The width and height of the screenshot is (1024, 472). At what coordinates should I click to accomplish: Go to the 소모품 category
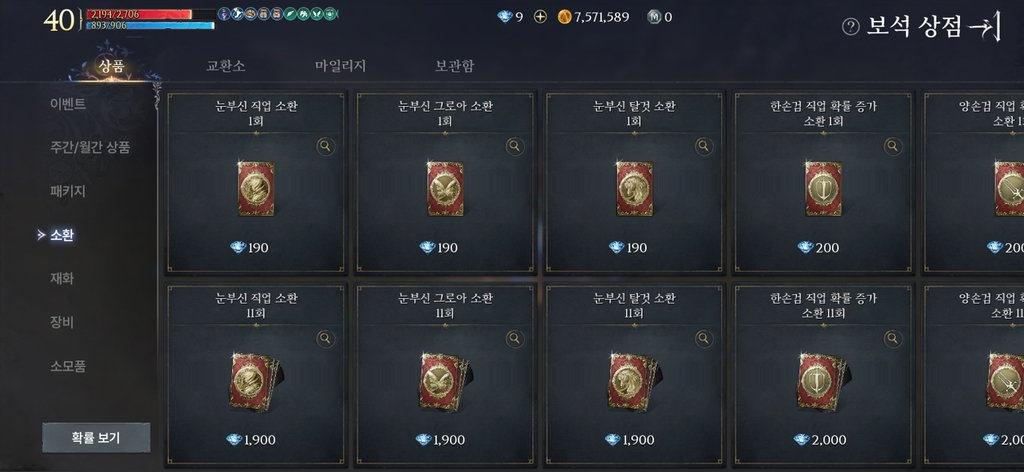pyautogui.click(x=68, y=366)
